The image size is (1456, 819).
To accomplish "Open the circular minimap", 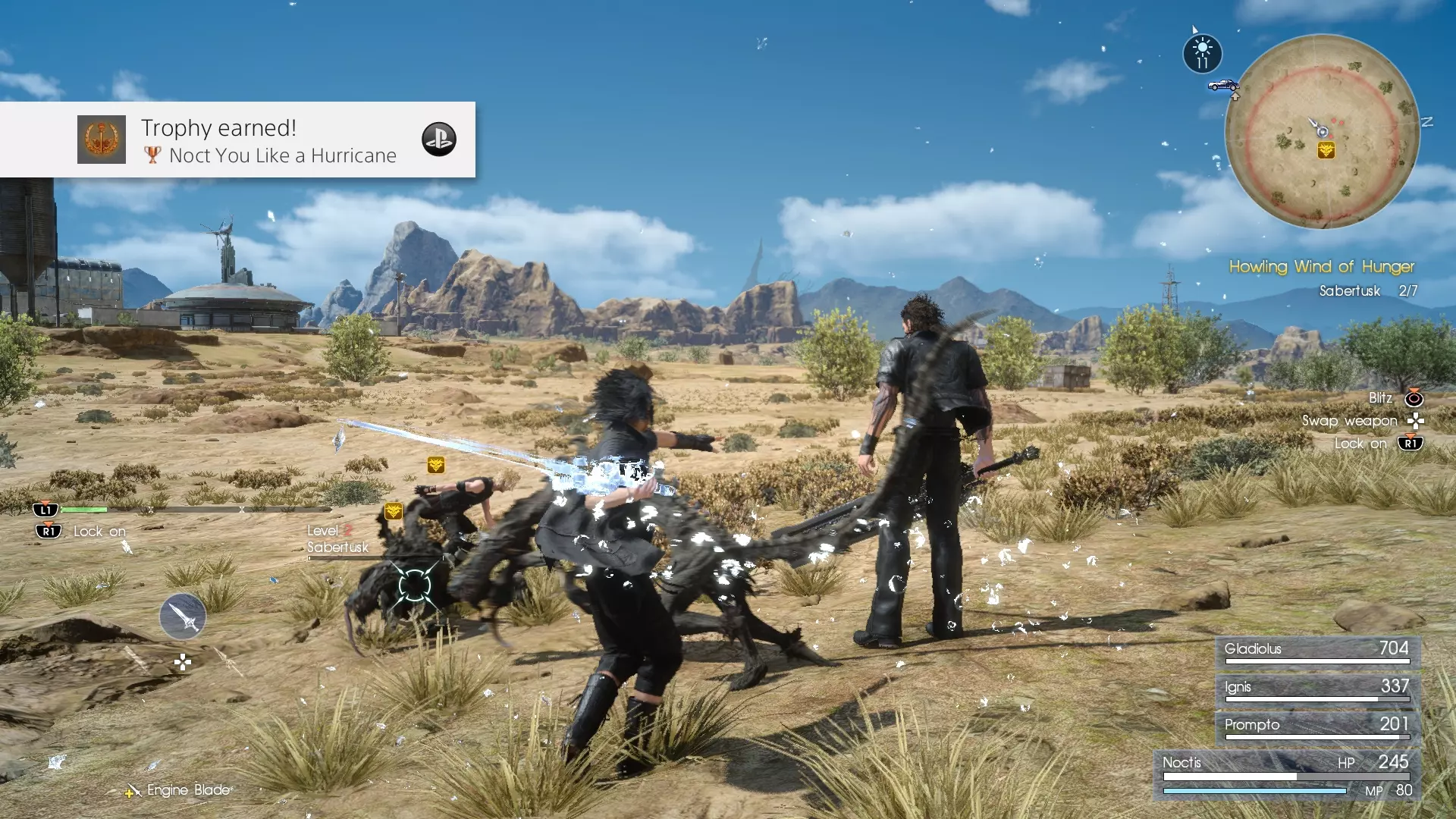I will (x=1322, y=131).
